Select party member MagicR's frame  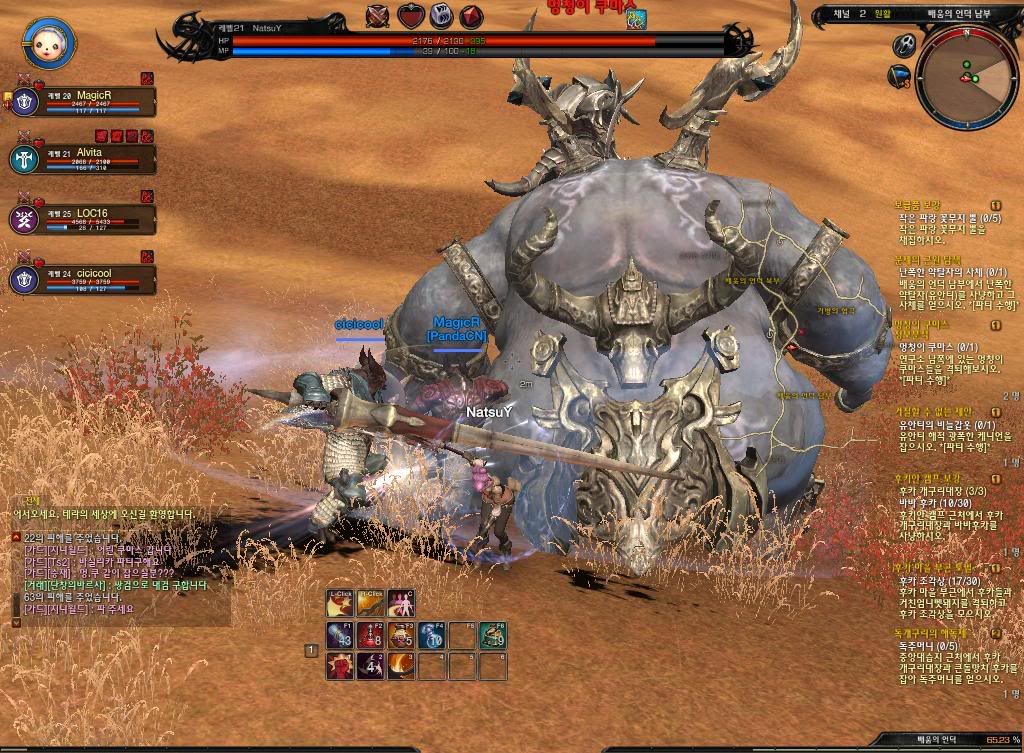coord(84,100)
